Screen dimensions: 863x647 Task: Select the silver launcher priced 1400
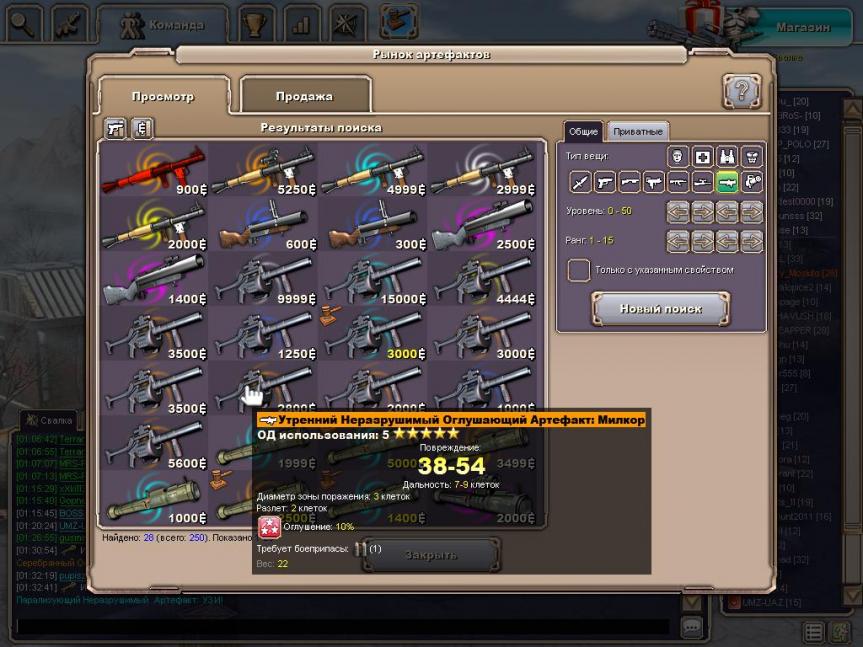coord(153,280)
